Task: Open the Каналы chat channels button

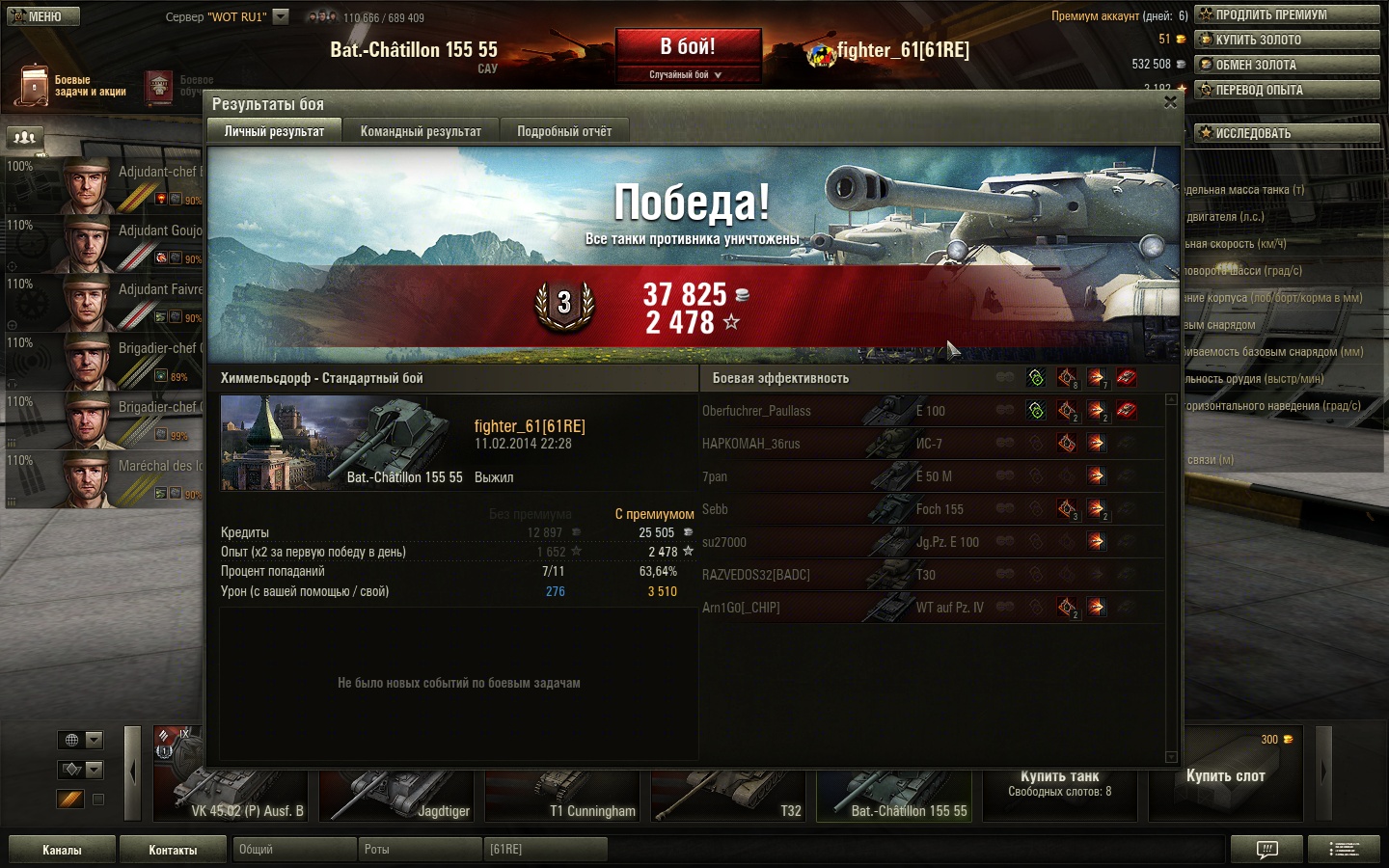Action: (x=62, y=850)
